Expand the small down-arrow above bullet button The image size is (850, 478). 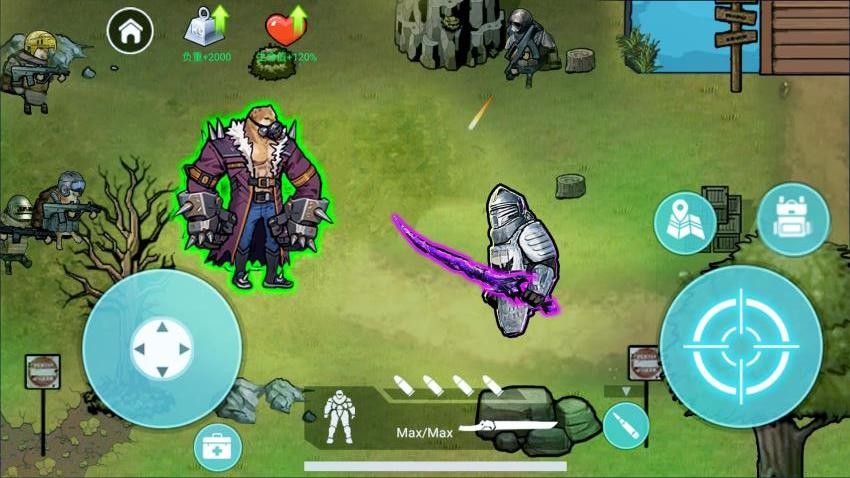click(x=627, y=391)
